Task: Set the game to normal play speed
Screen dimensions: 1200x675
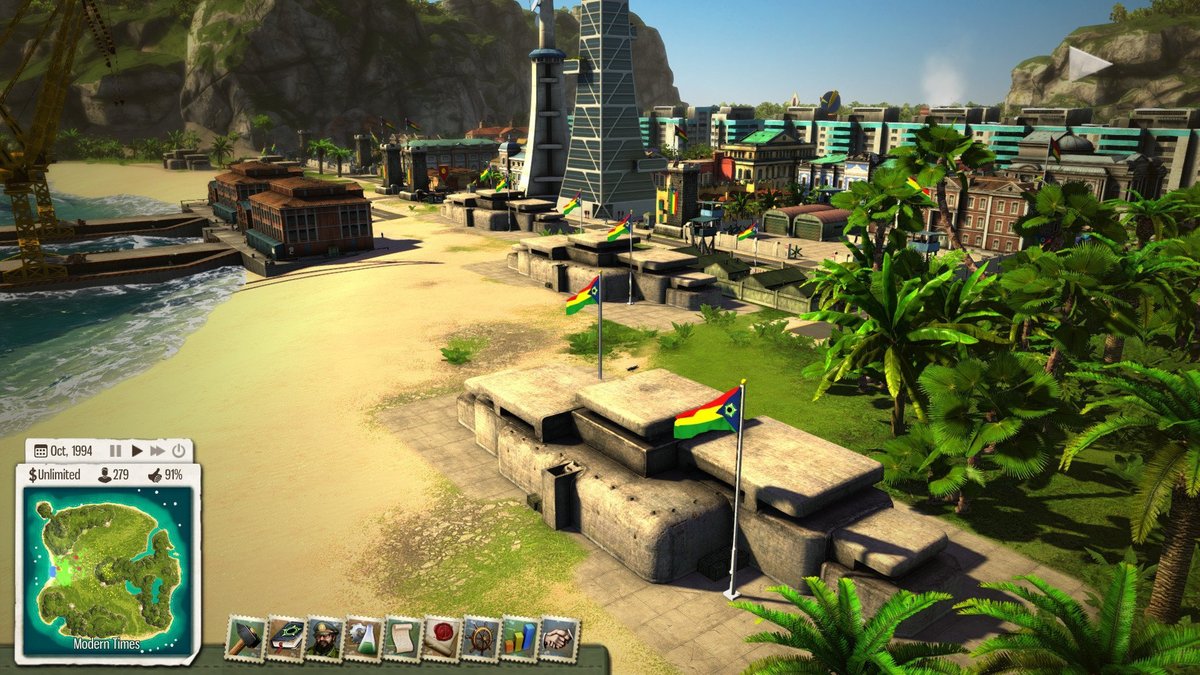Action: coord(137,451)
